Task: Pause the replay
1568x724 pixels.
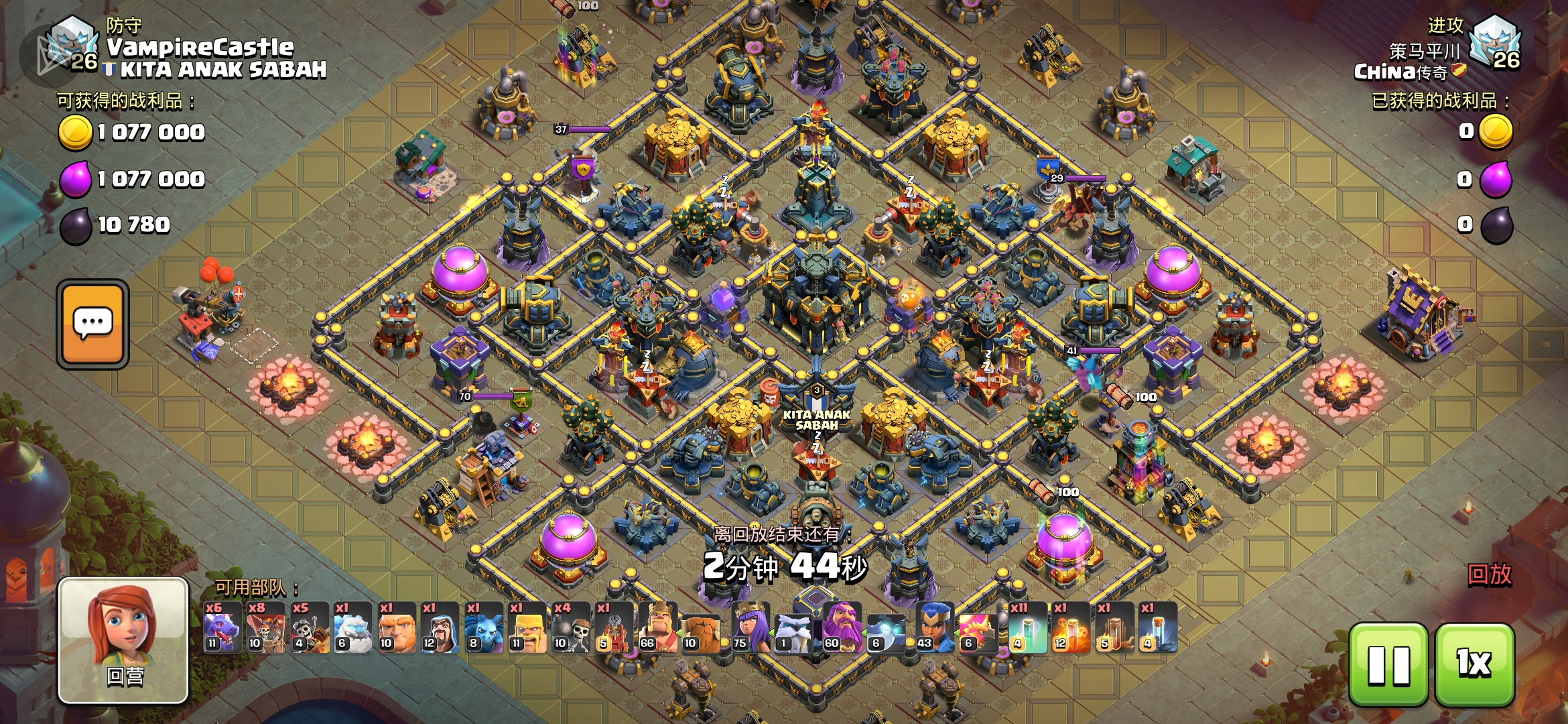Action: click(1388, 664)
